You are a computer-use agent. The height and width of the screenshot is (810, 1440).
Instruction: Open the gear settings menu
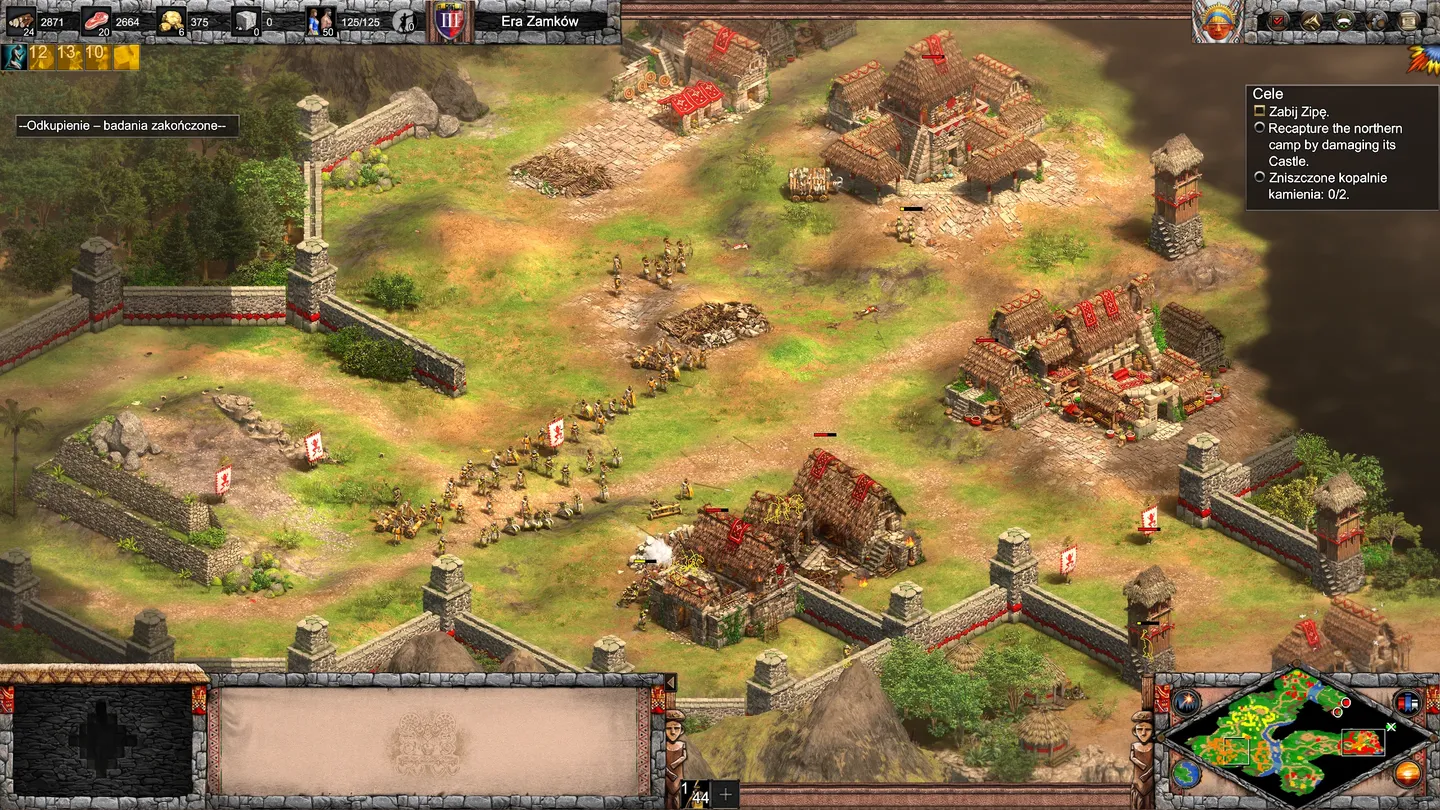coord(1377,20)
